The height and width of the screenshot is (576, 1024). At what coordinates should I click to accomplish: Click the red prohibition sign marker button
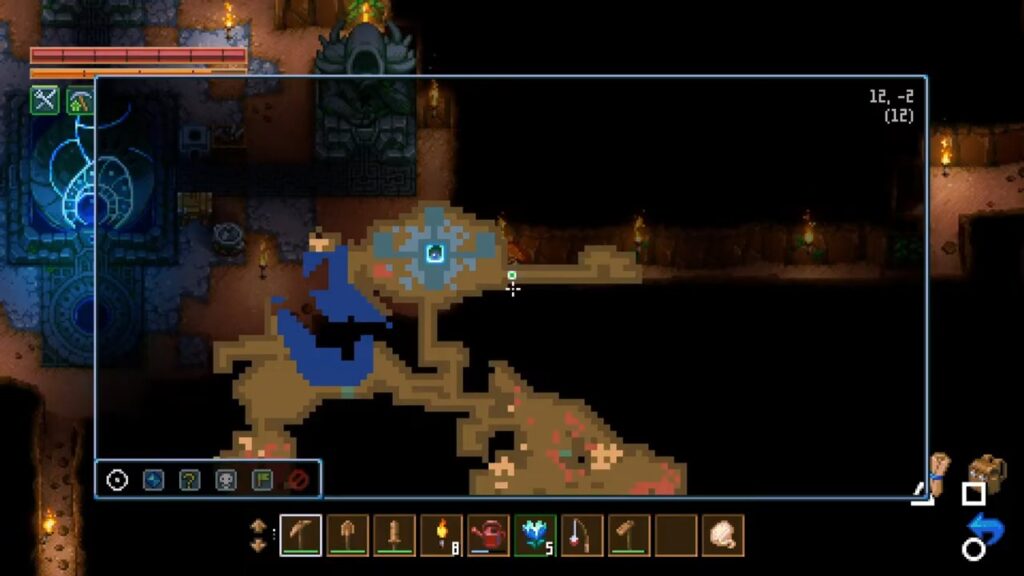297,480
